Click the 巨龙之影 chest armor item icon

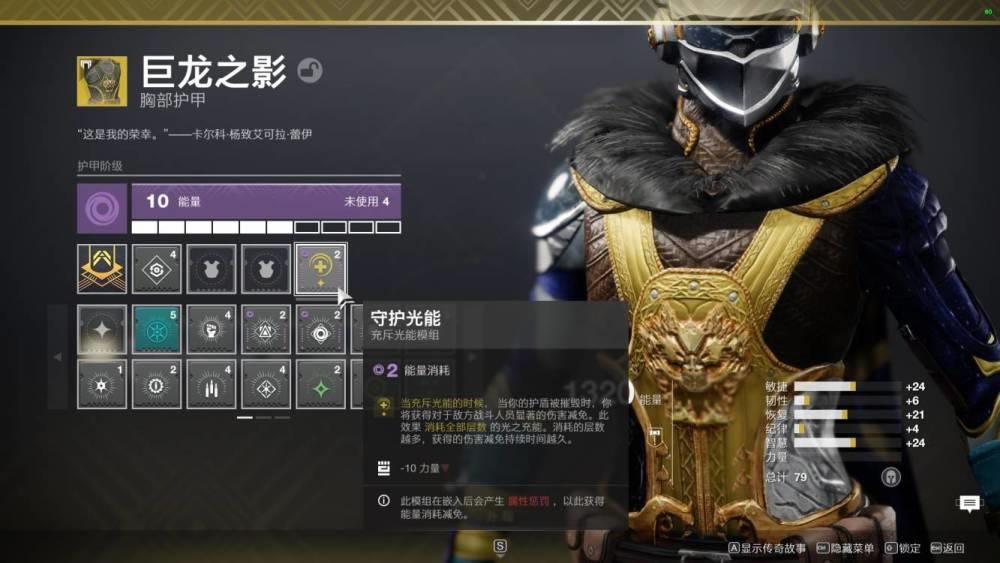click(x=102, y=81)
